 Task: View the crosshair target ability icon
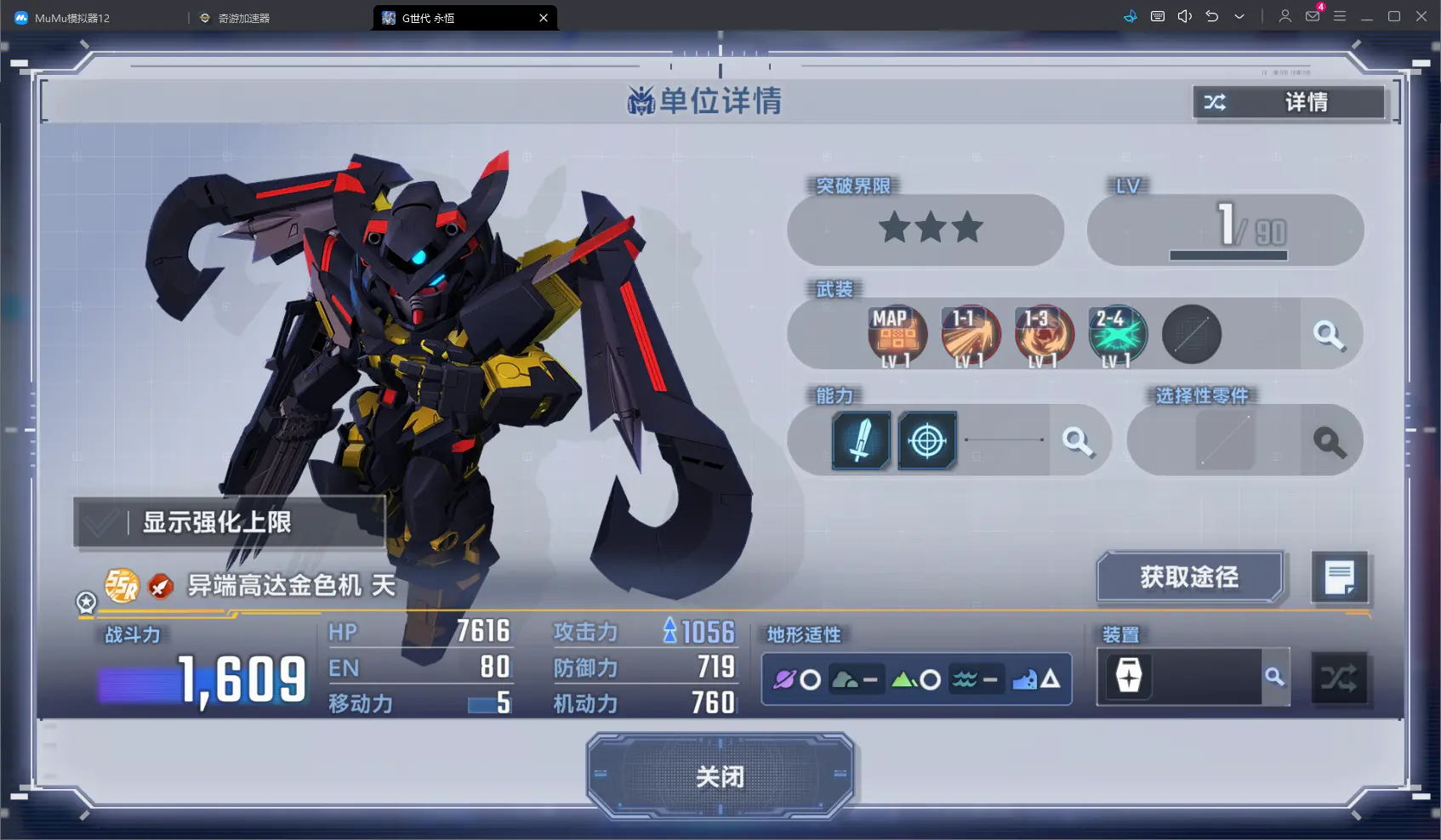[927, 440]
